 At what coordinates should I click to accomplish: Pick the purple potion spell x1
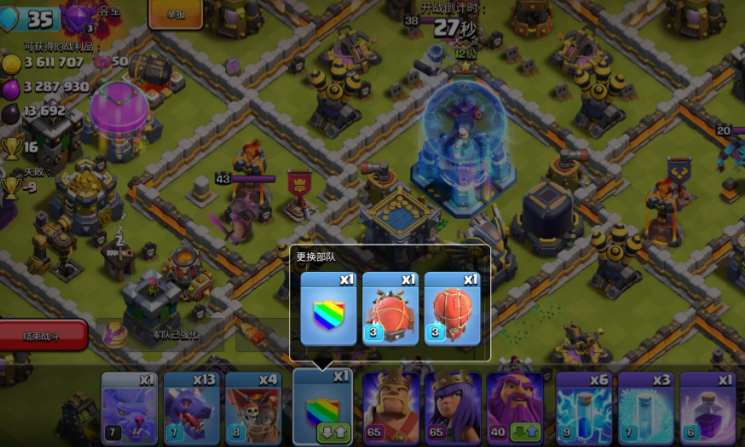click(708, 407)
